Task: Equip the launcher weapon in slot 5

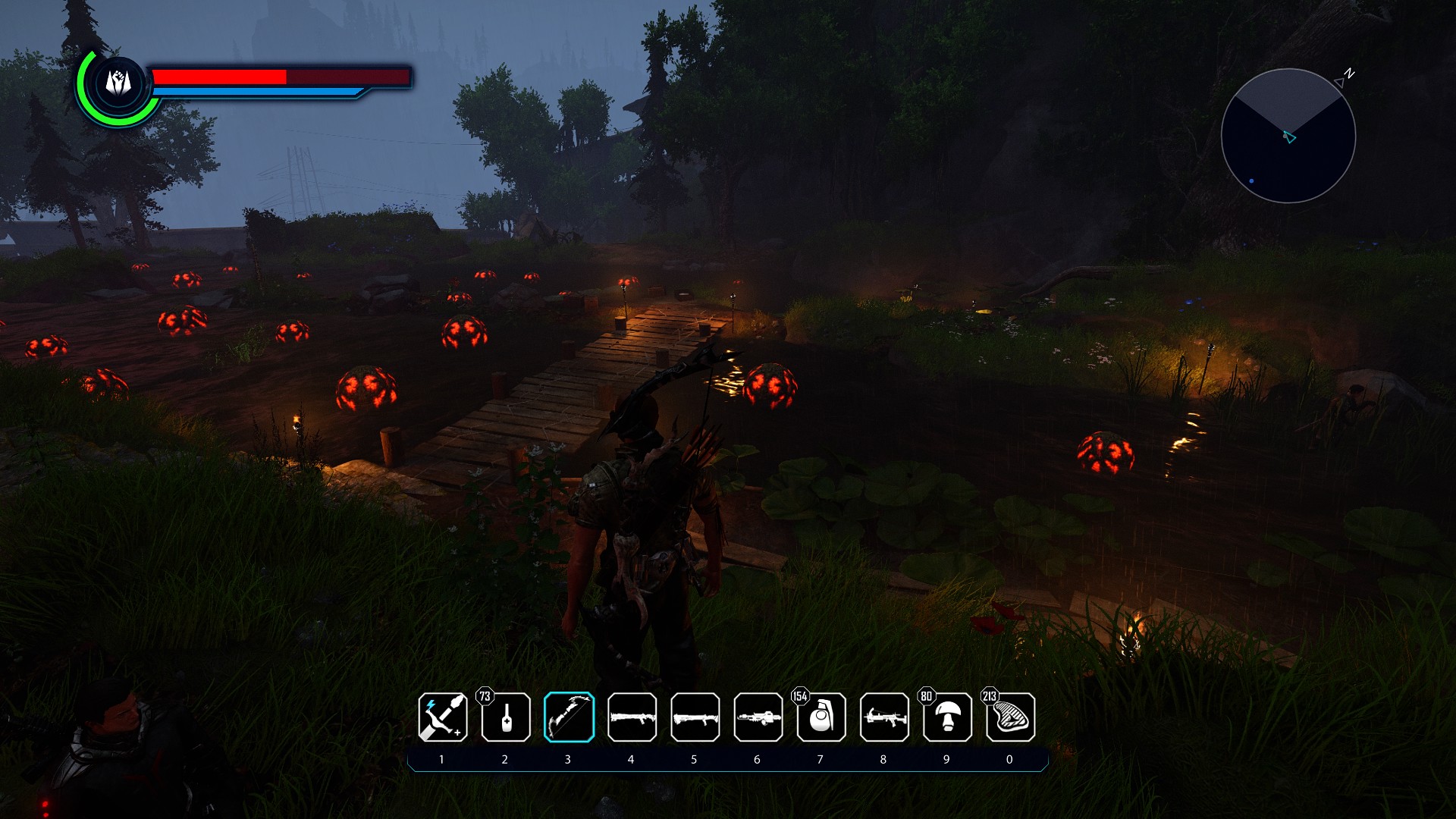Action: click(x=695, y=717)
